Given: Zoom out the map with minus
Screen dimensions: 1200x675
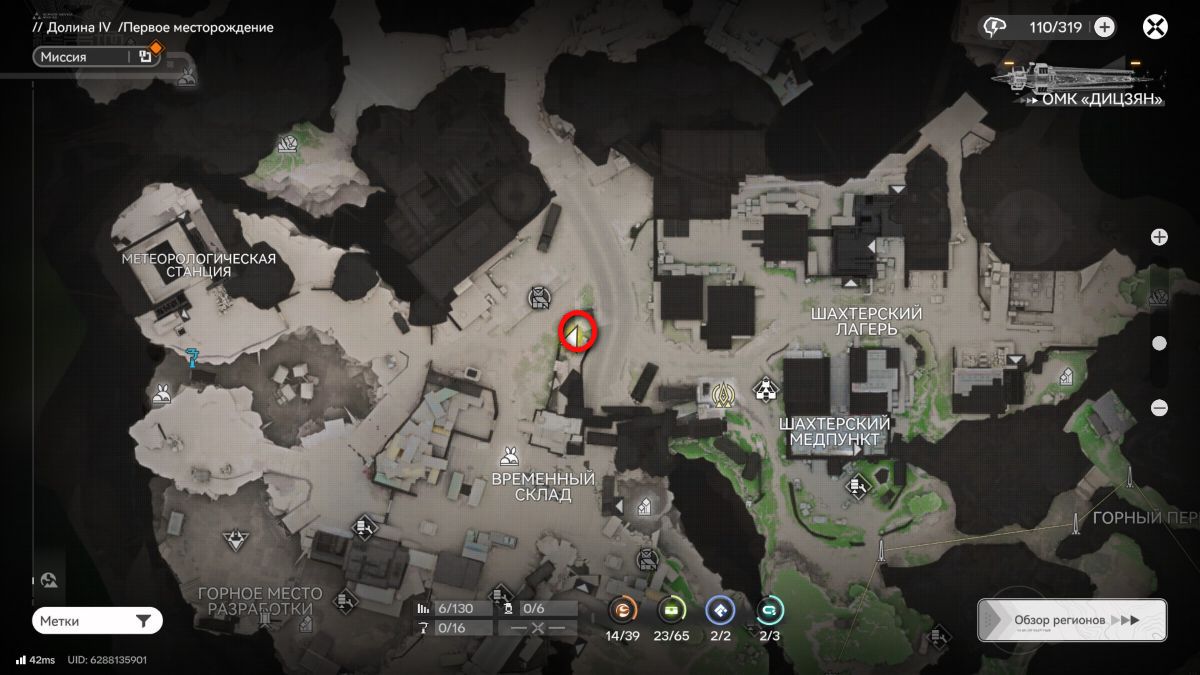Looking at the screenshot, I should [x=1159, y=407].
